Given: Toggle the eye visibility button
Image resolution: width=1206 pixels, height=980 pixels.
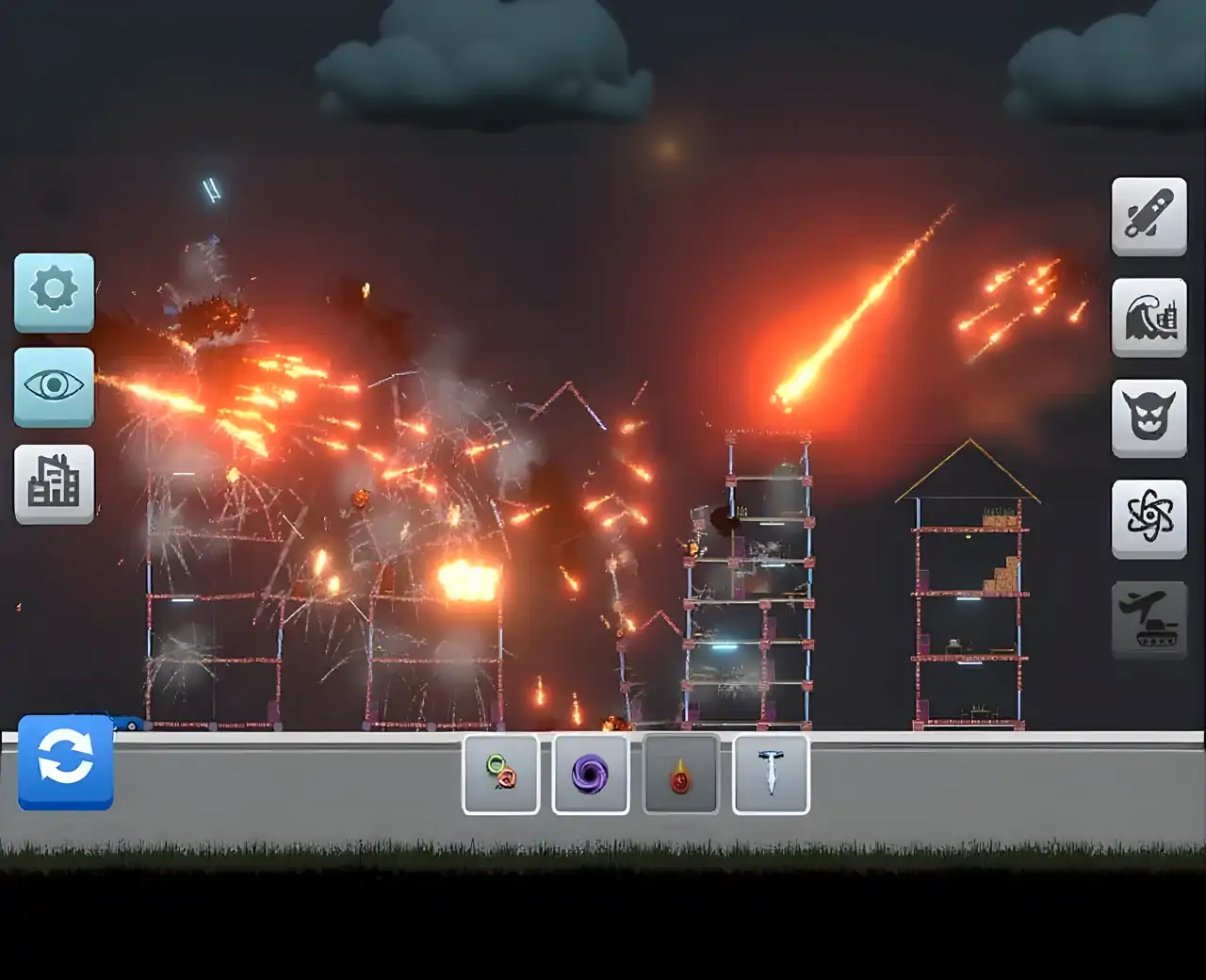Looking at the screenshot, I should [x=54, y=386].
